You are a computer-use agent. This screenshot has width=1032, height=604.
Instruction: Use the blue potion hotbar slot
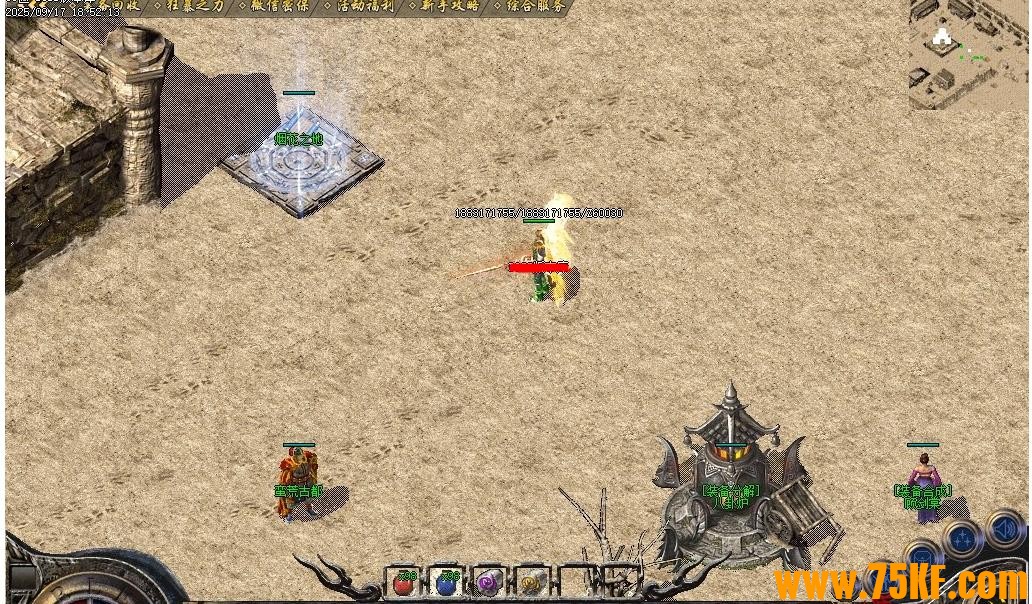(446, 582)
